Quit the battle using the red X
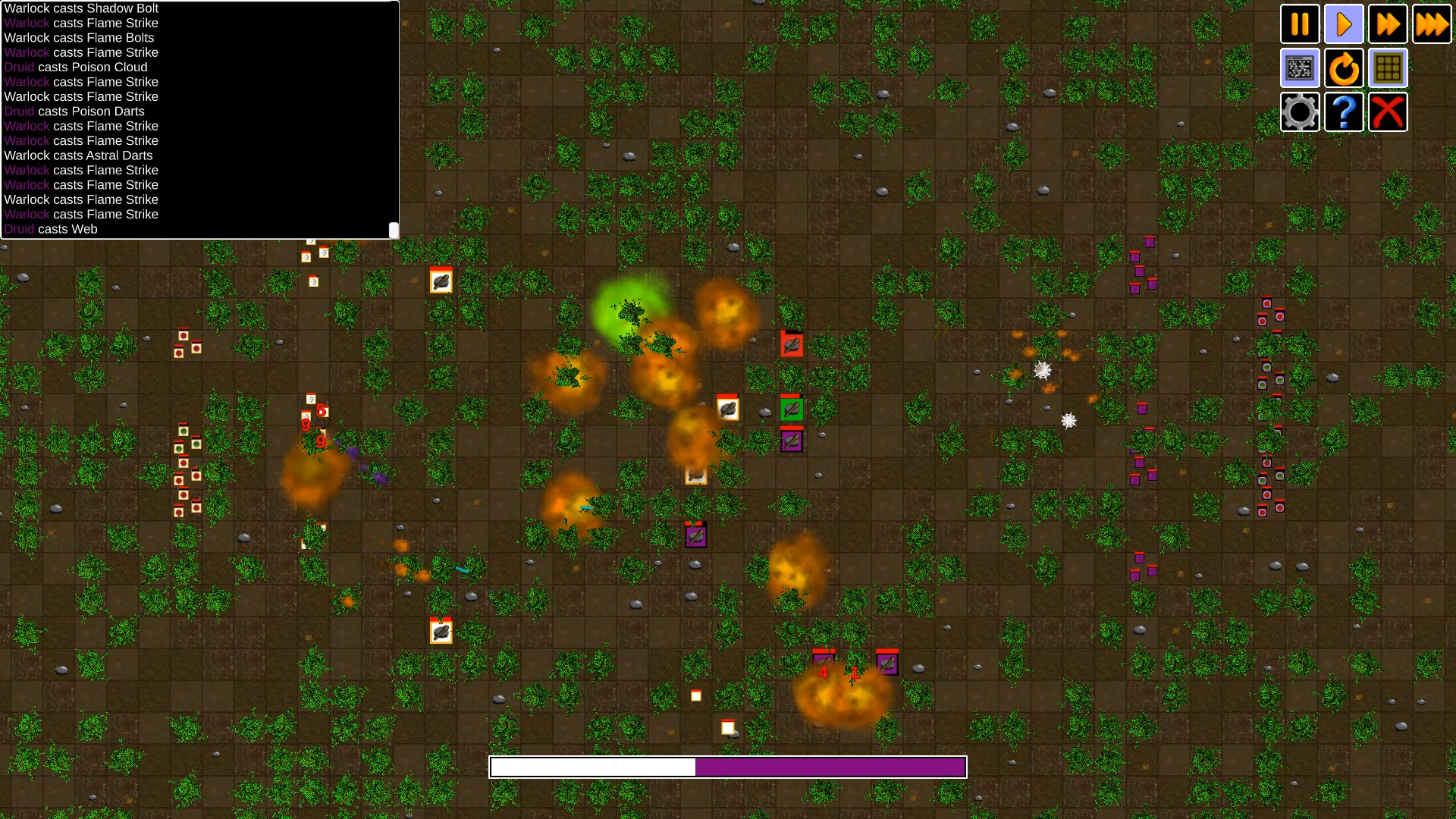 click(x=1388, y=111)
